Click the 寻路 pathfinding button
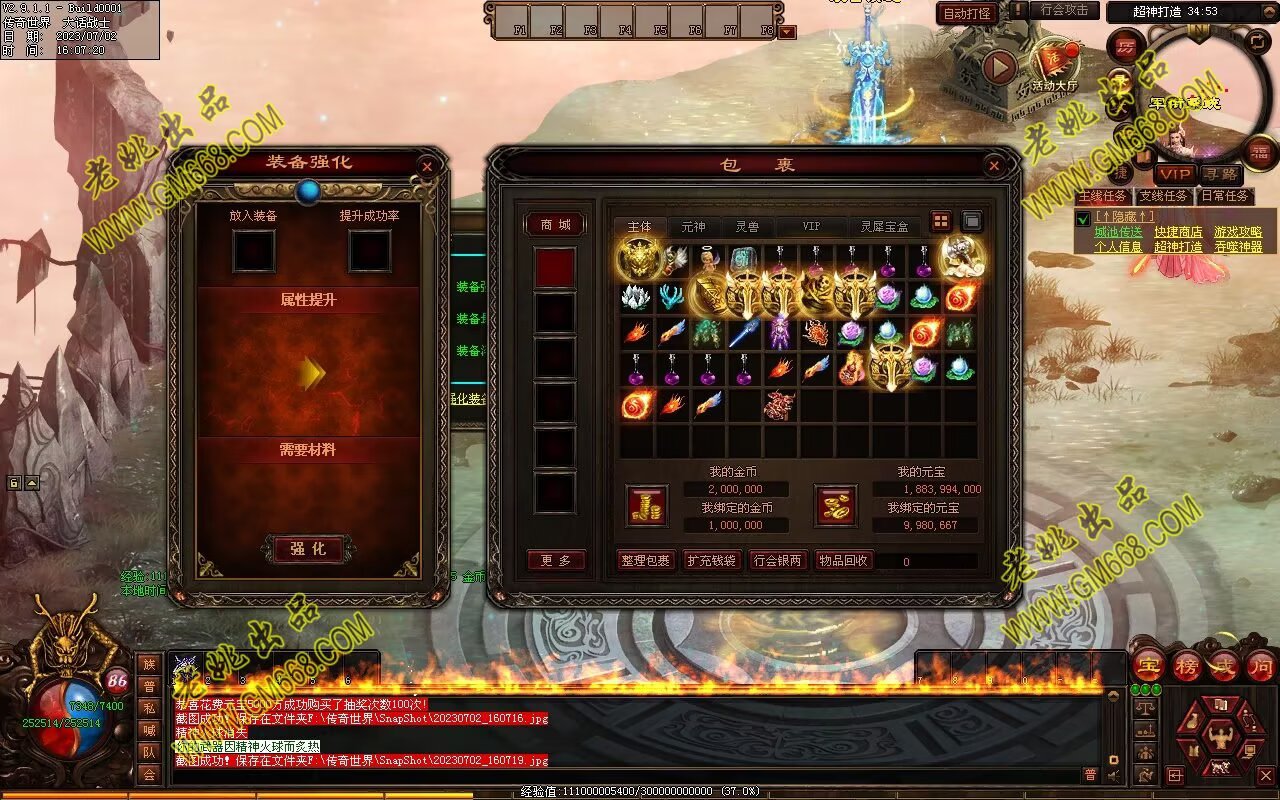 (1221, 174)
